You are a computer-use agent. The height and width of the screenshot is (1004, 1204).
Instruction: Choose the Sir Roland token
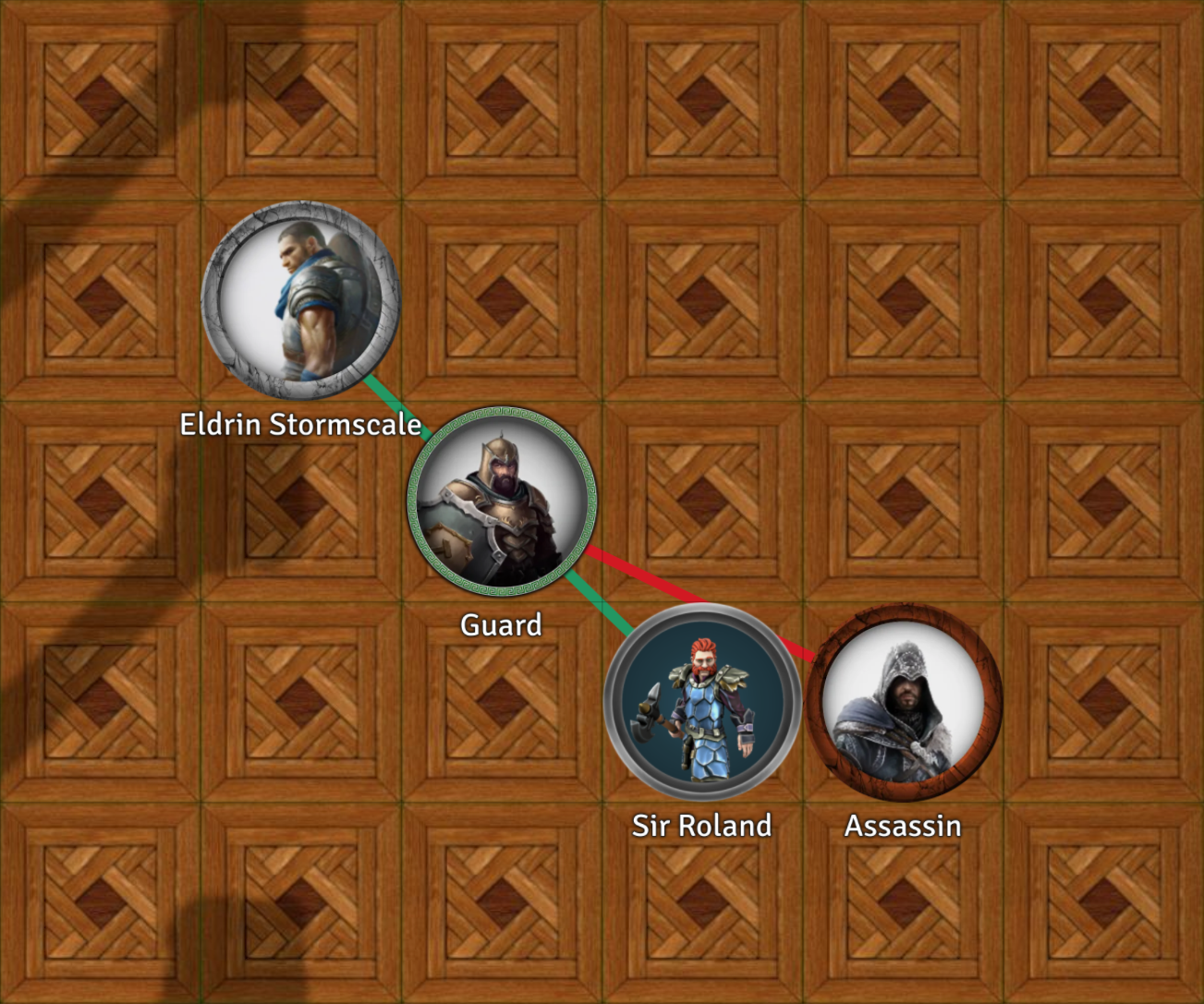click(702, 702)
